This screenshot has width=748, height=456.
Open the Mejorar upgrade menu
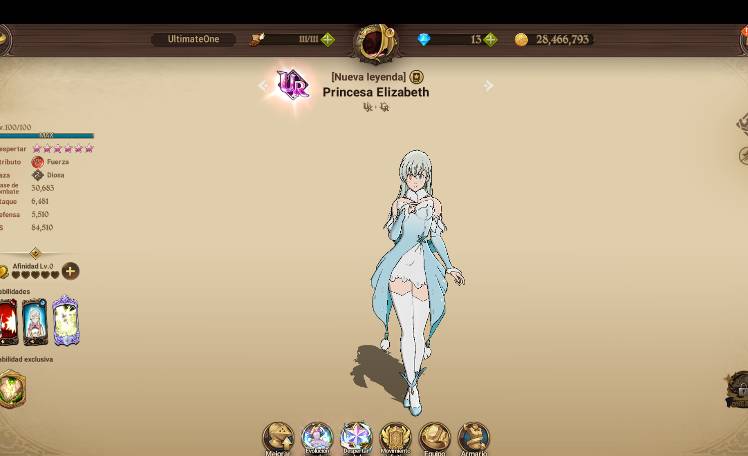(x=278, y=437)
